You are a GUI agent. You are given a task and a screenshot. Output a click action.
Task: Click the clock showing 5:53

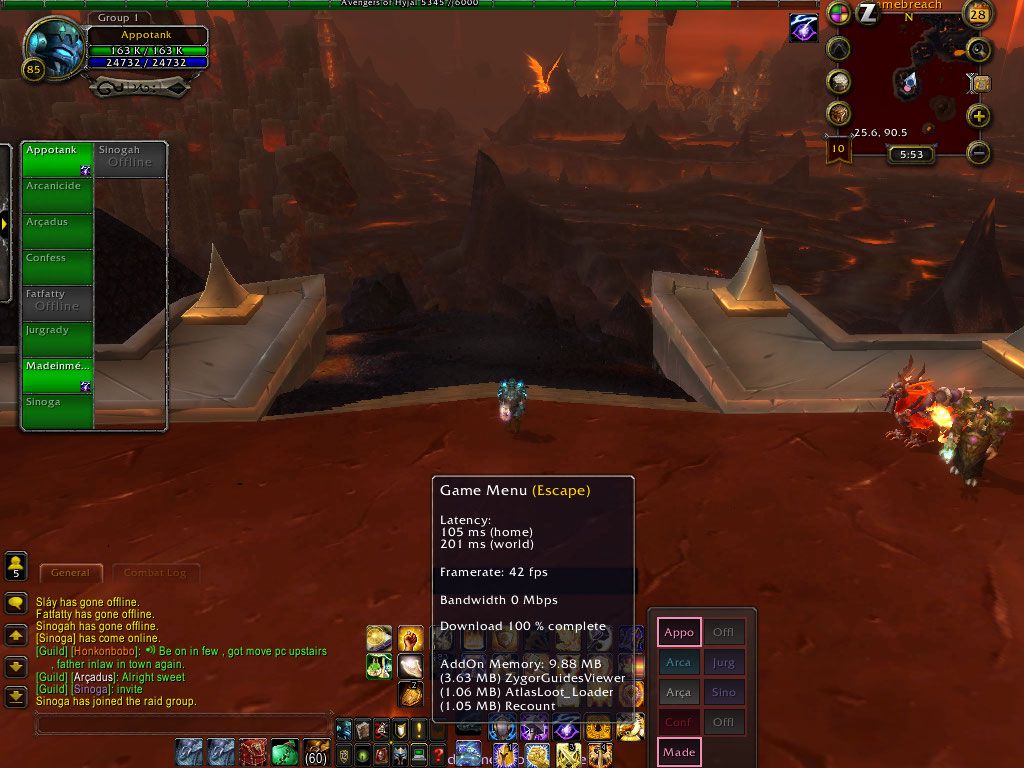[911, 155]
